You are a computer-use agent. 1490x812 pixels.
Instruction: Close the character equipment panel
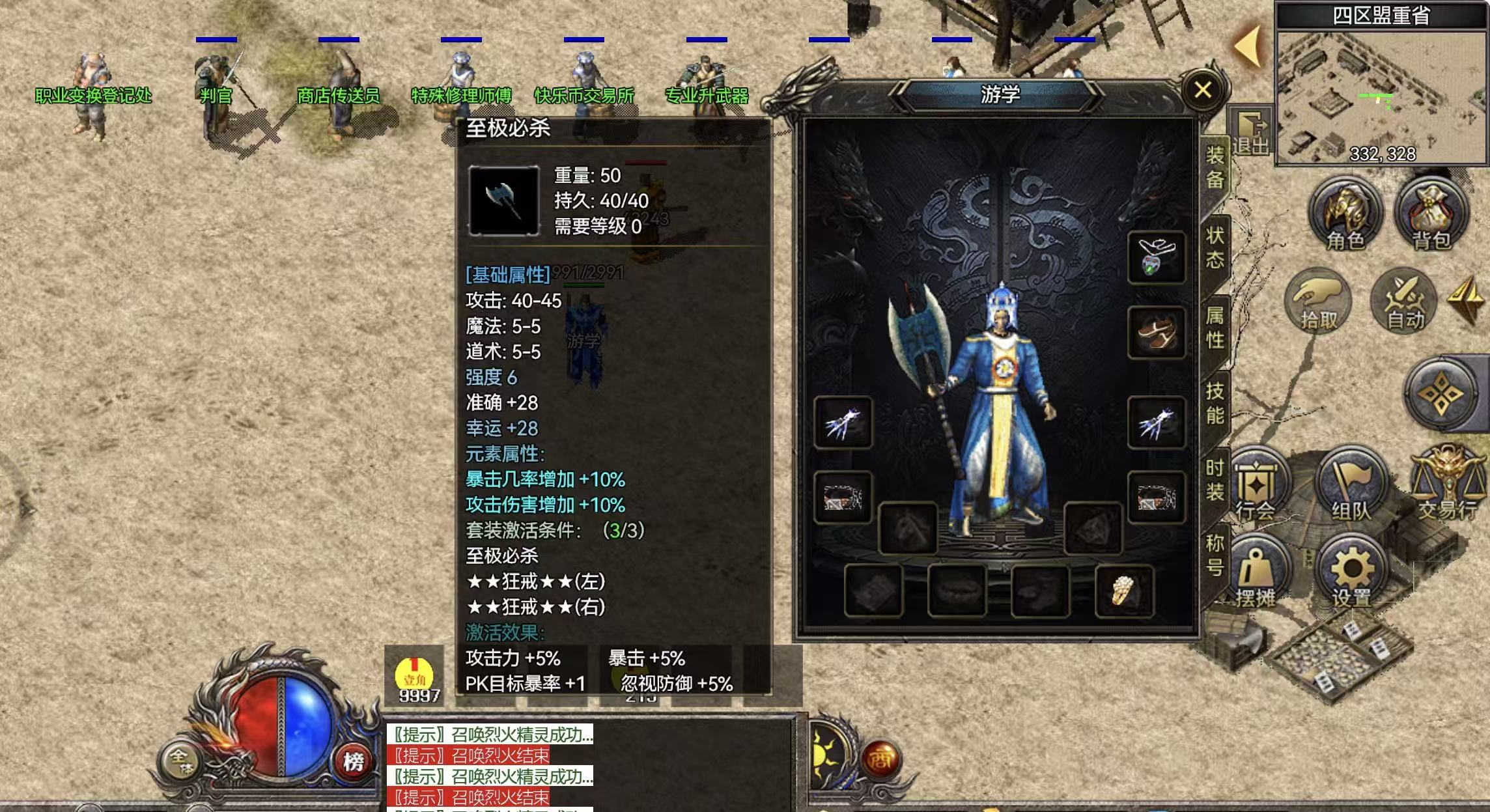(x=1203, y=90)
